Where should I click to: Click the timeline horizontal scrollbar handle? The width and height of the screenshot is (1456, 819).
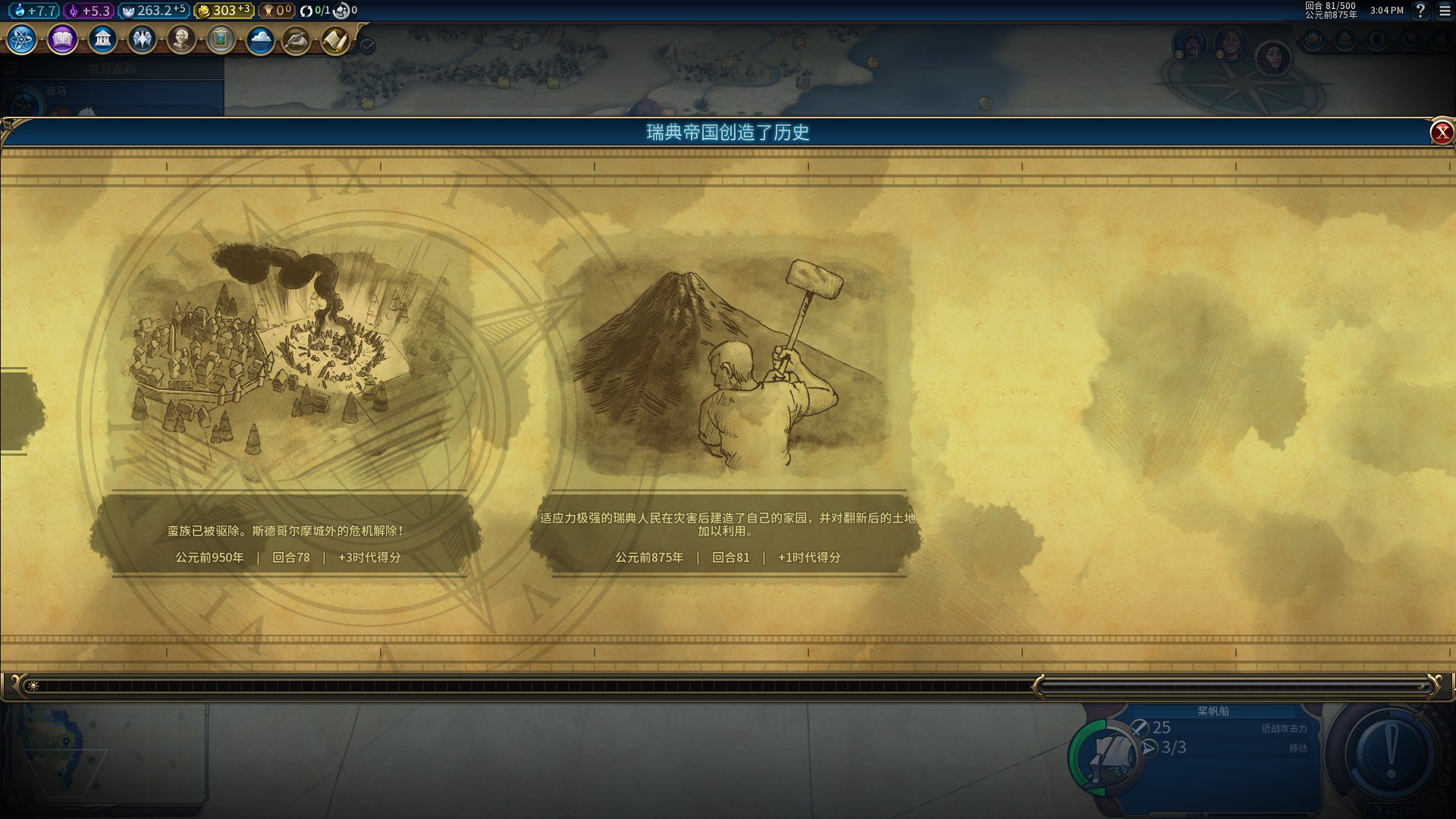point(1235,686)
